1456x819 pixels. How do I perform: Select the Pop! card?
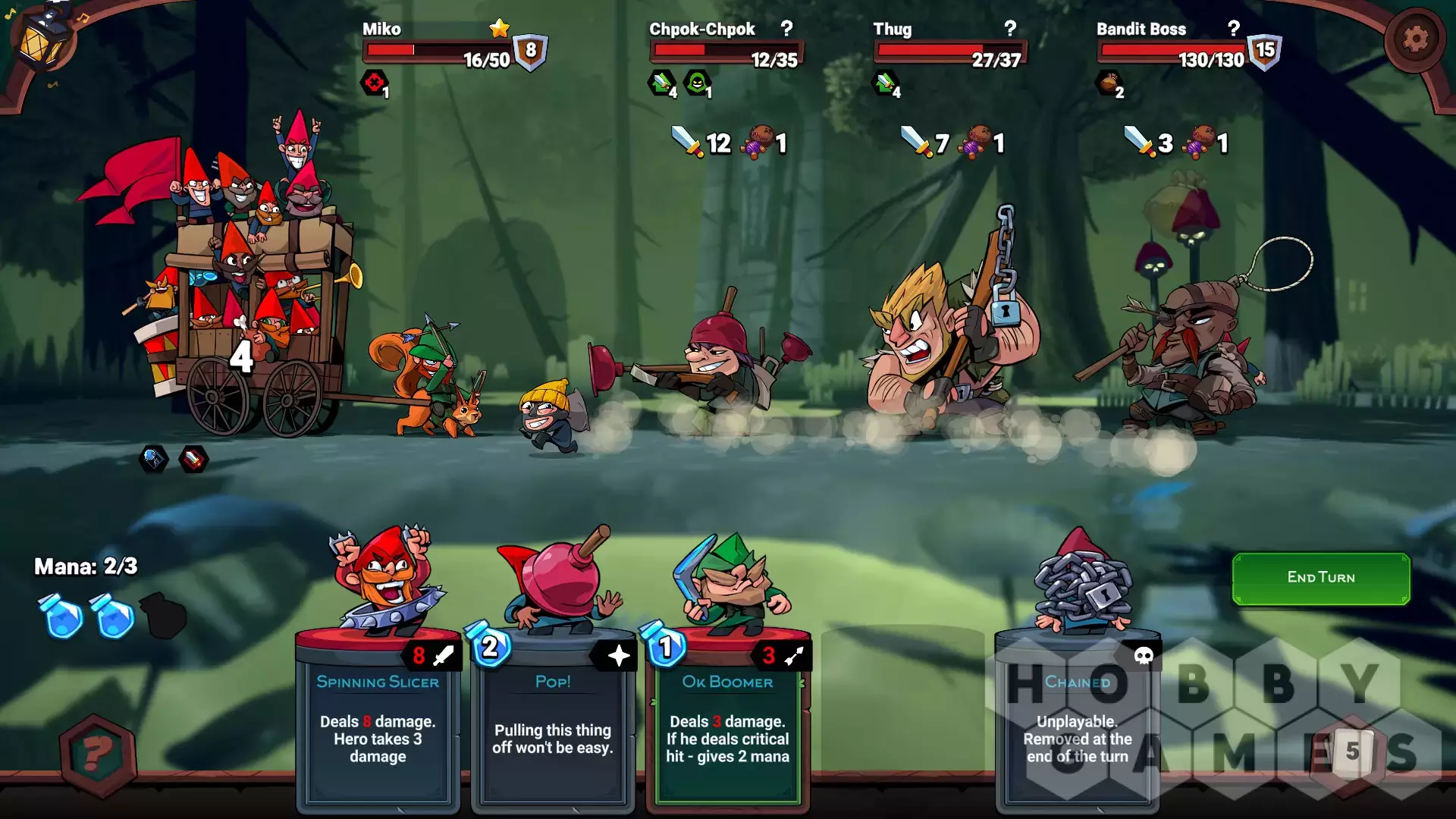tap(553, 720)
